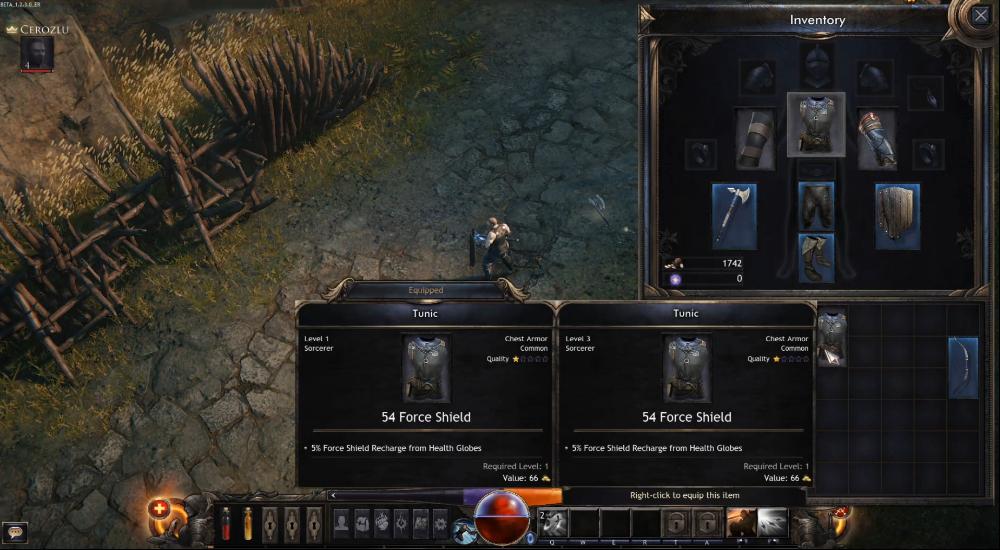Image resolution: width=1000 pixels, height=550 pixels.
Task: Click the Cerozlu character portrait
Action: 36,54
